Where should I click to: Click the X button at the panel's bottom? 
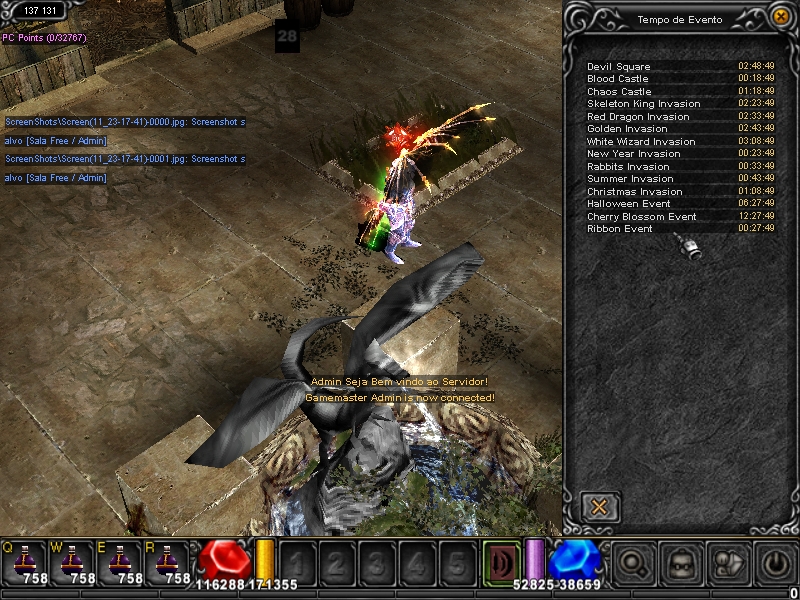tap(599, 506)
